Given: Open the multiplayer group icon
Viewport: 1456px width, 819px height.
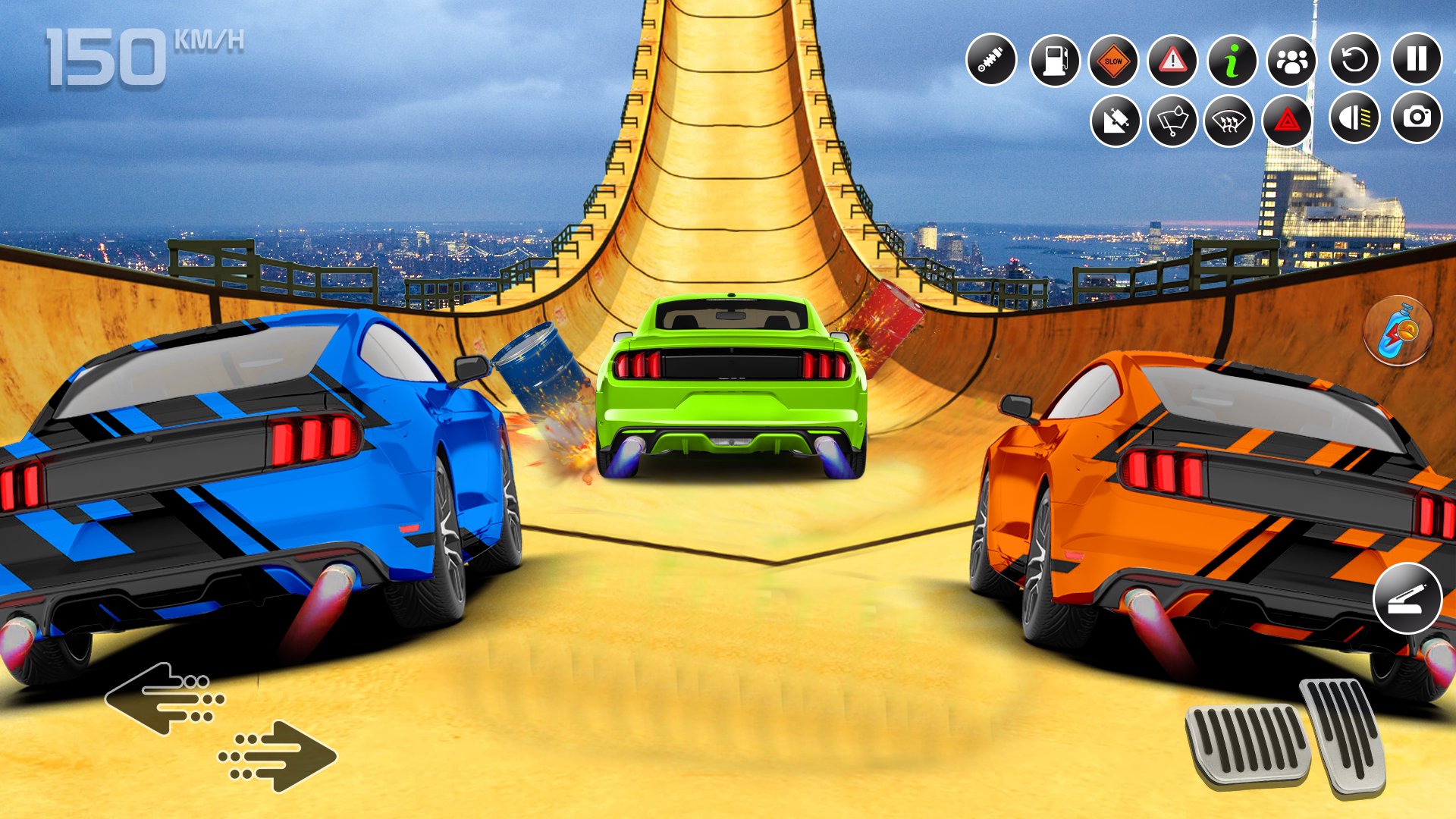Looking at the screenshot, I should click(x=1291, y=61).
